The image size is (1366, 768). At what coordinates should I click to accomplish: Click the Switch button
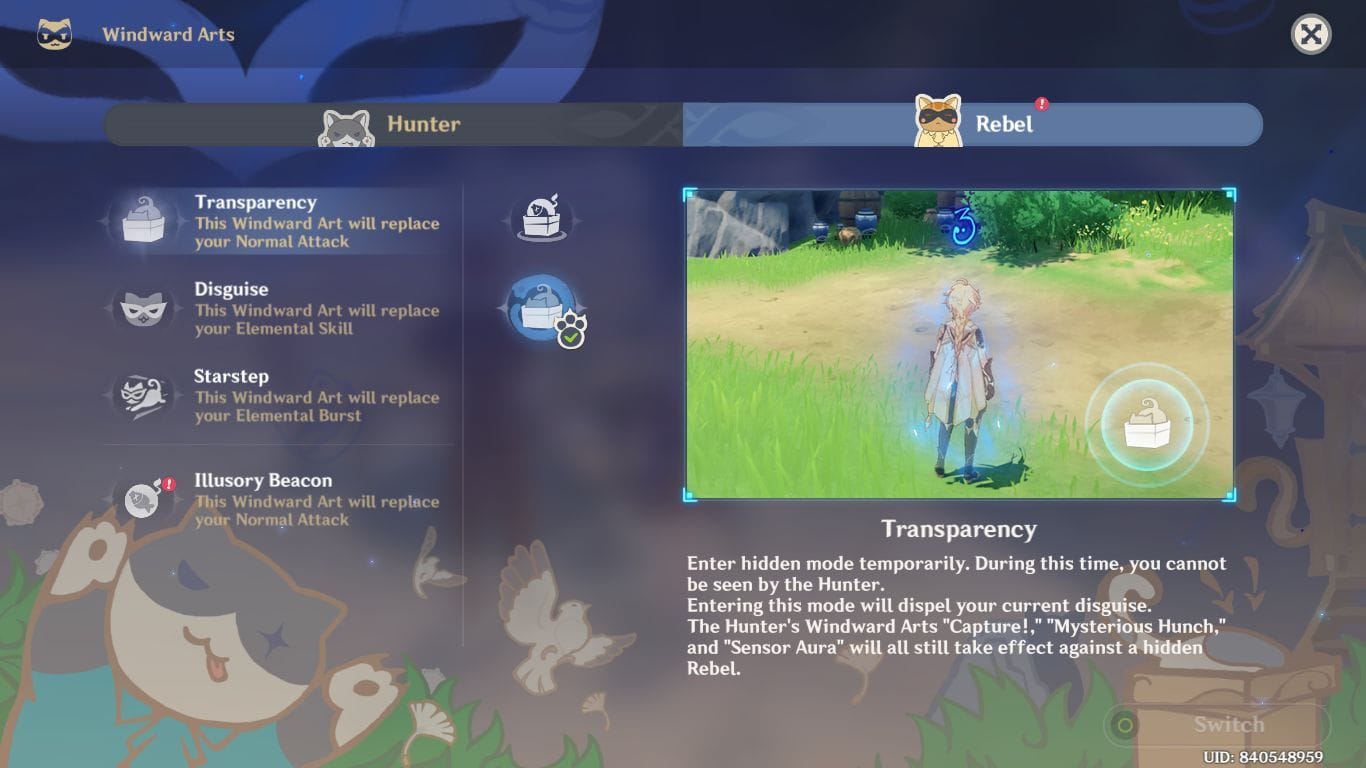point(1216,725)
